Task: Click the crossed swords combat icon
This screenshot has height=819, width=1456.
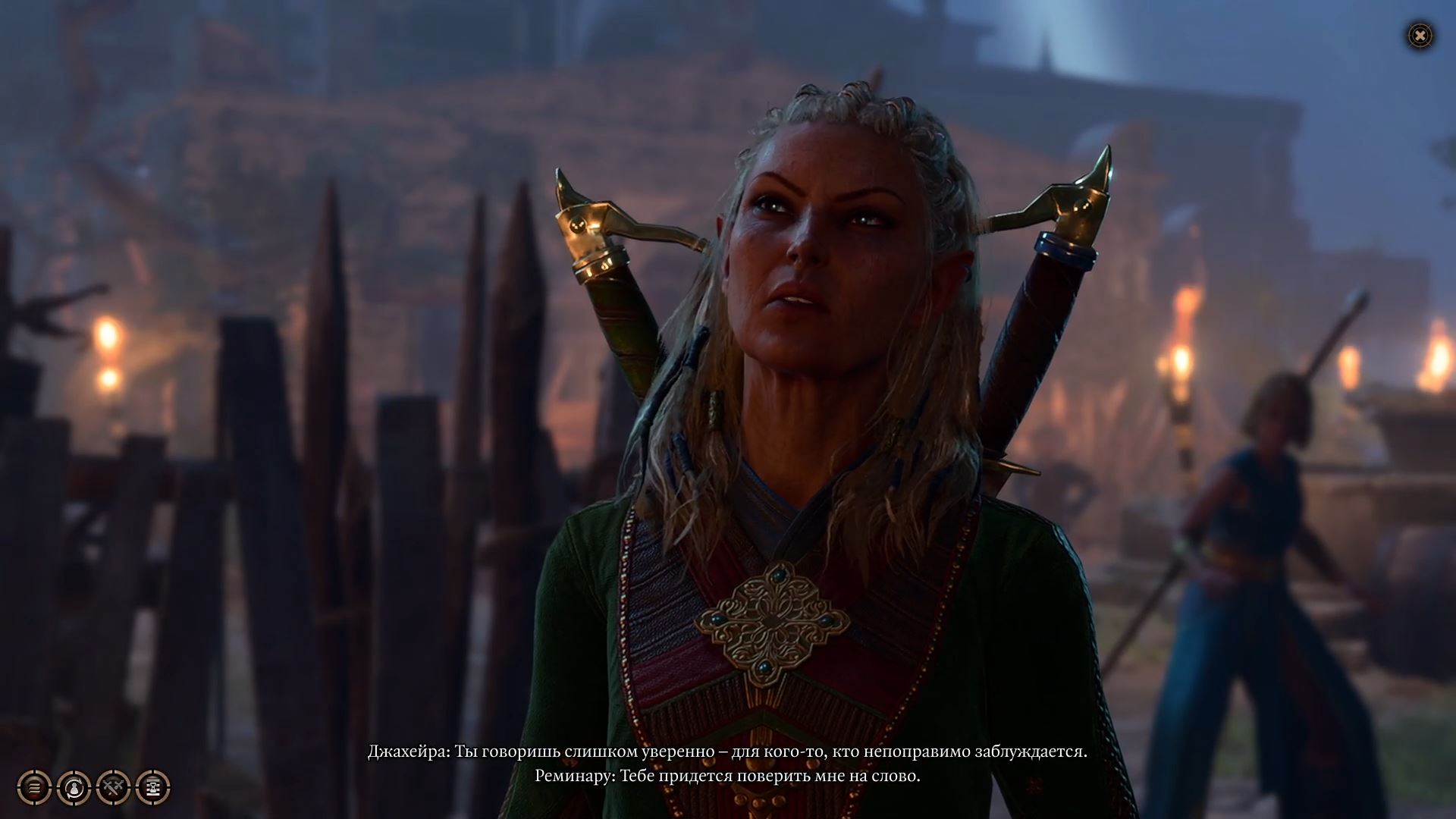Action: coord(113,787)
